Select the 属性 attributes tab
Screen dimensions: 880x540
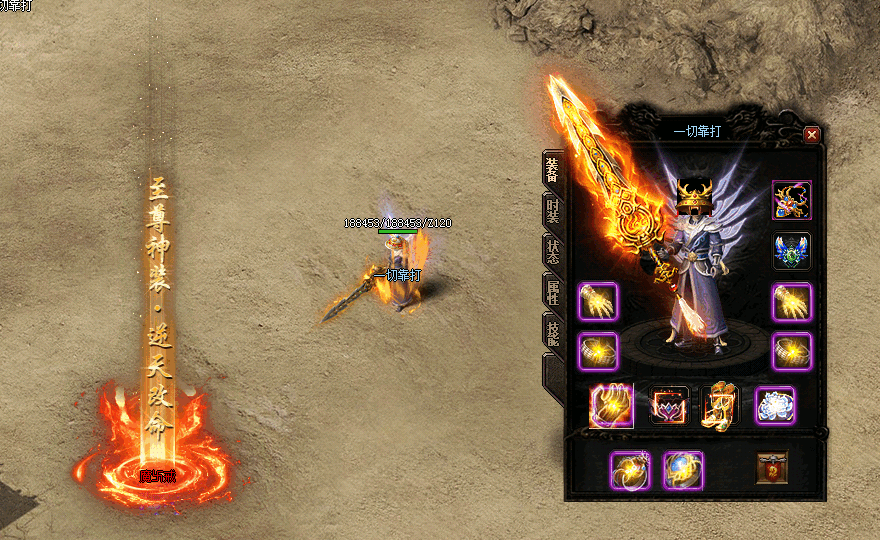pos(552,291)
